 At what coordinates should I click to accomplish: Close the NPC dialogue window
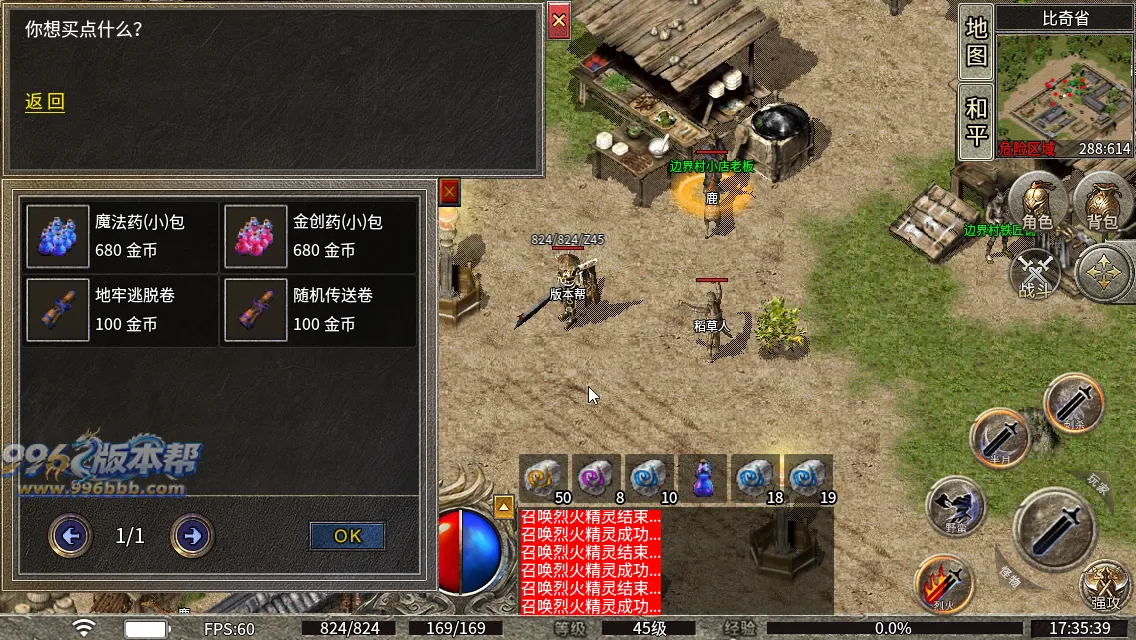pos(559,20)
